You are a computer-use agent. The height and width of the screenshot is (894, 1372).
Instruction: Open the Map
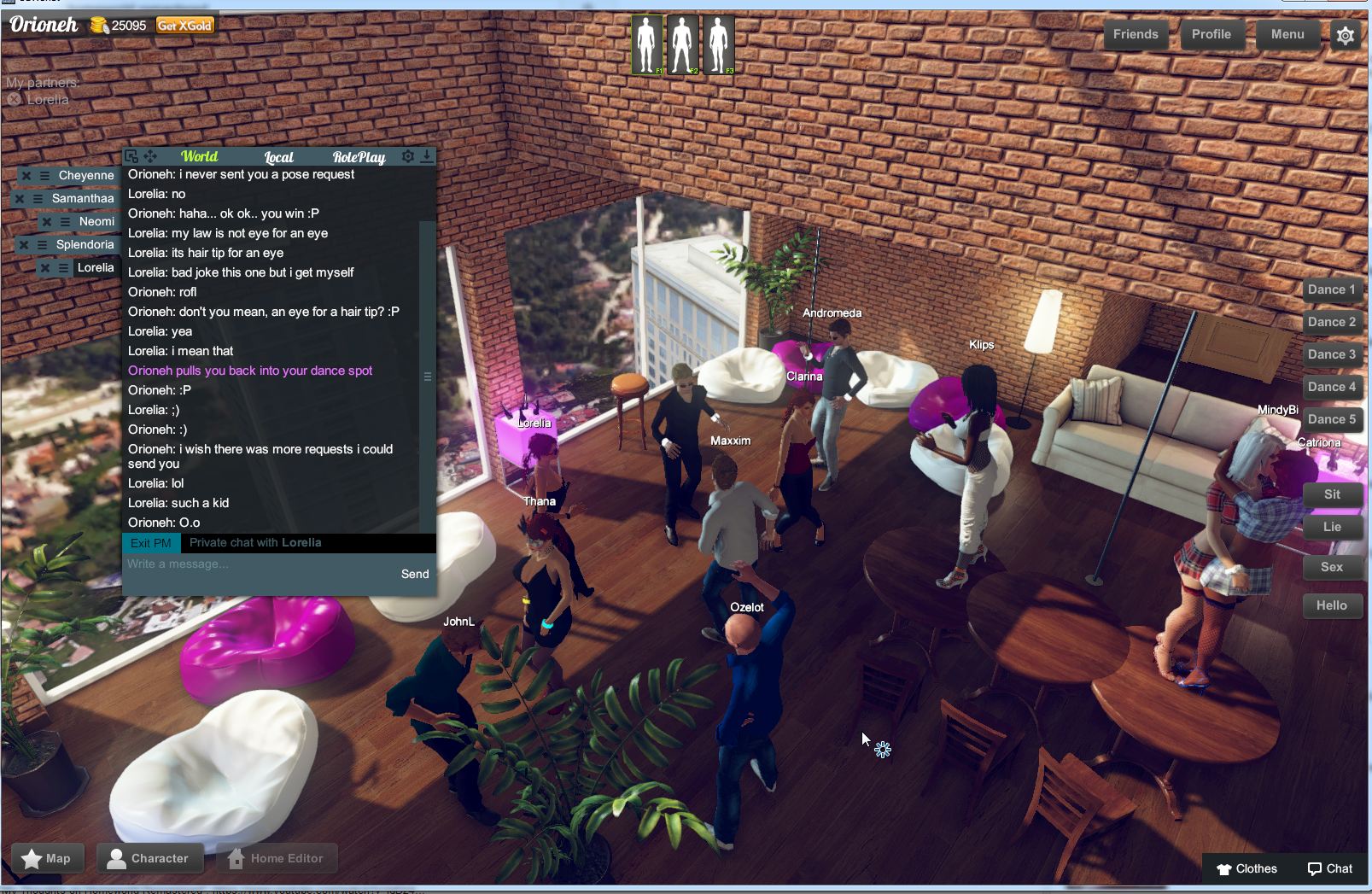point(47,858)
